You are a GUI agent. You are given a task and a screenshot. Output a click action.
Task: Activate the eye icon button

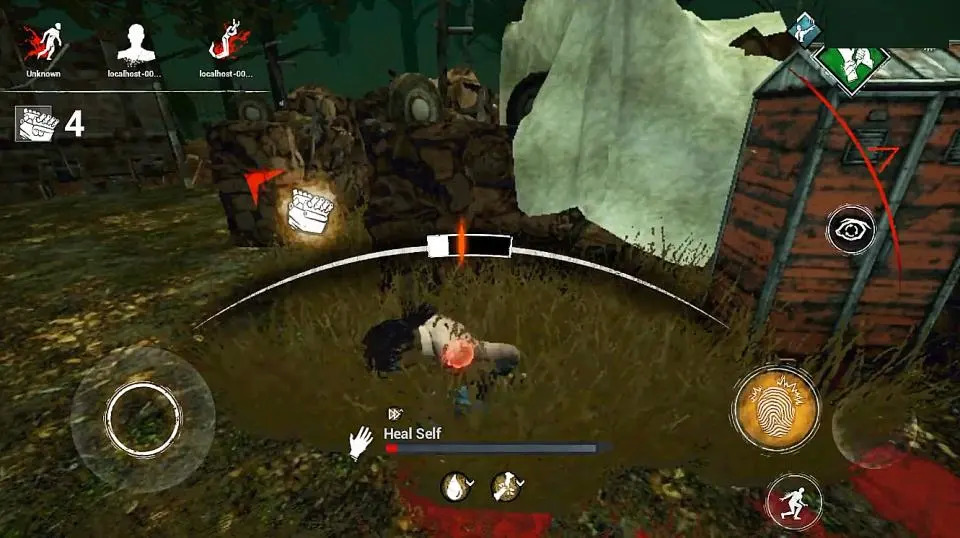[851, 233]
